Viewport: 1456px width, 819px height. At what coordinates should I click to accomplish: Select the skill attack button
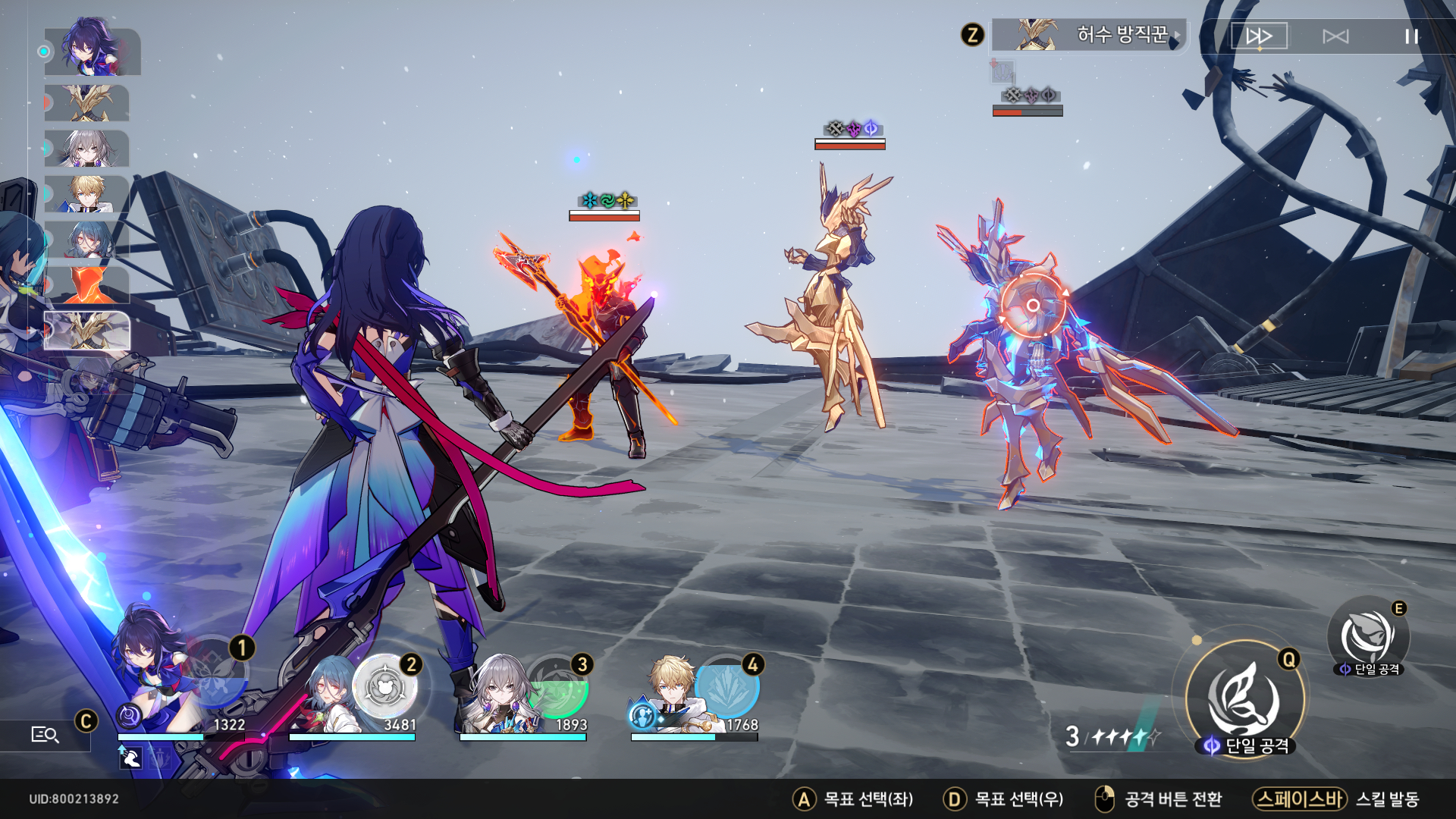(x=1368, y=637)
